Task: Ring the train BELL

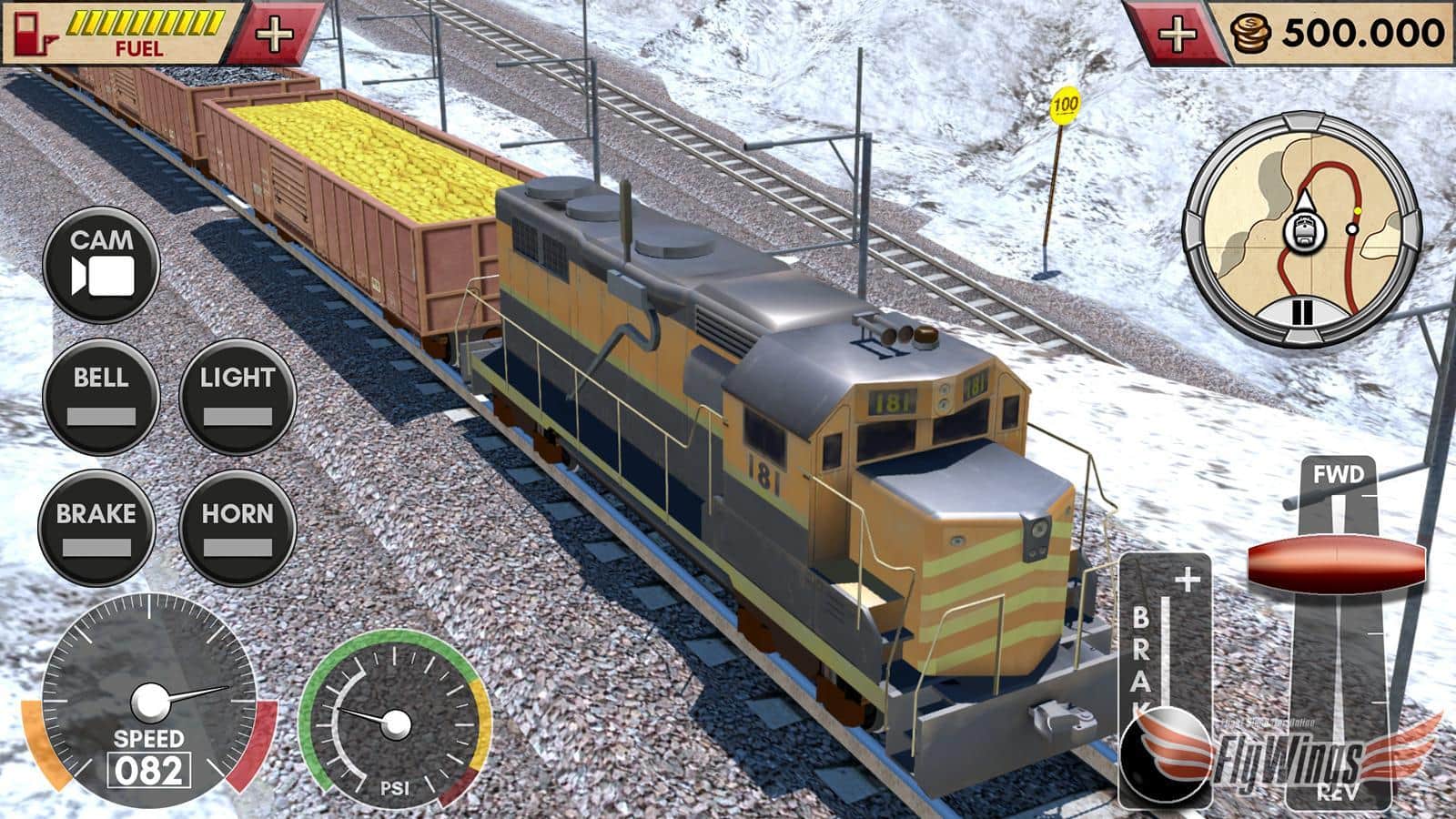Action: click(100, 395)
